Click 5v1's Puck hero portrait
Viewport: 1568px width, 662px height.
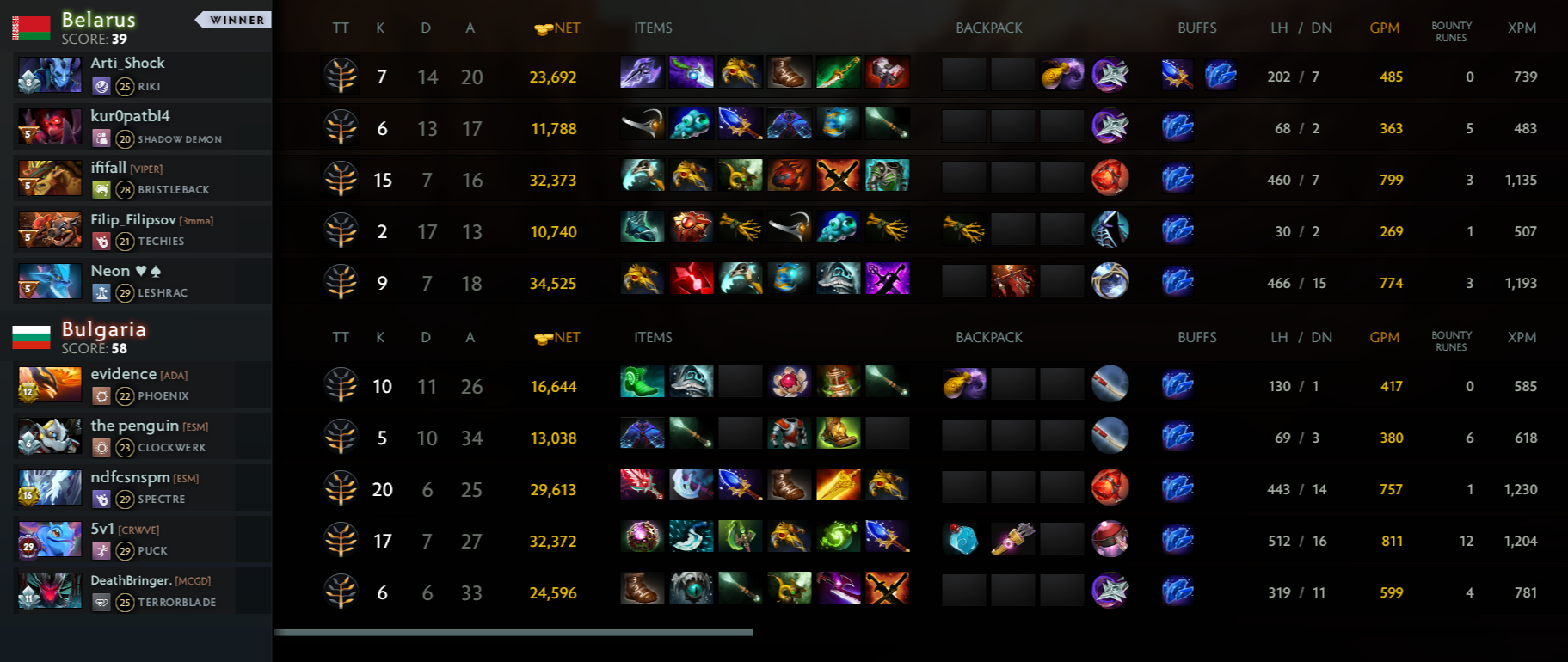[x=50, y=540]
